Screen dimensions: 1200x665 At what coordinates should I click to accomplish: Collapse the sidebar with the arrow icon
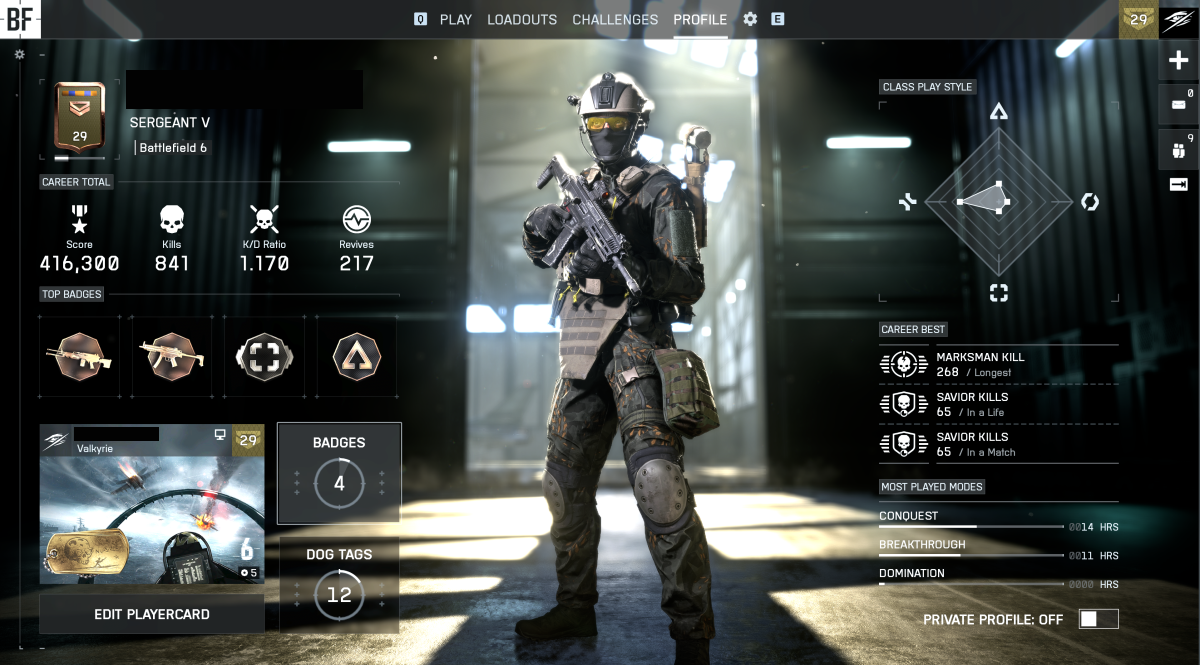tap(1178, 184)
